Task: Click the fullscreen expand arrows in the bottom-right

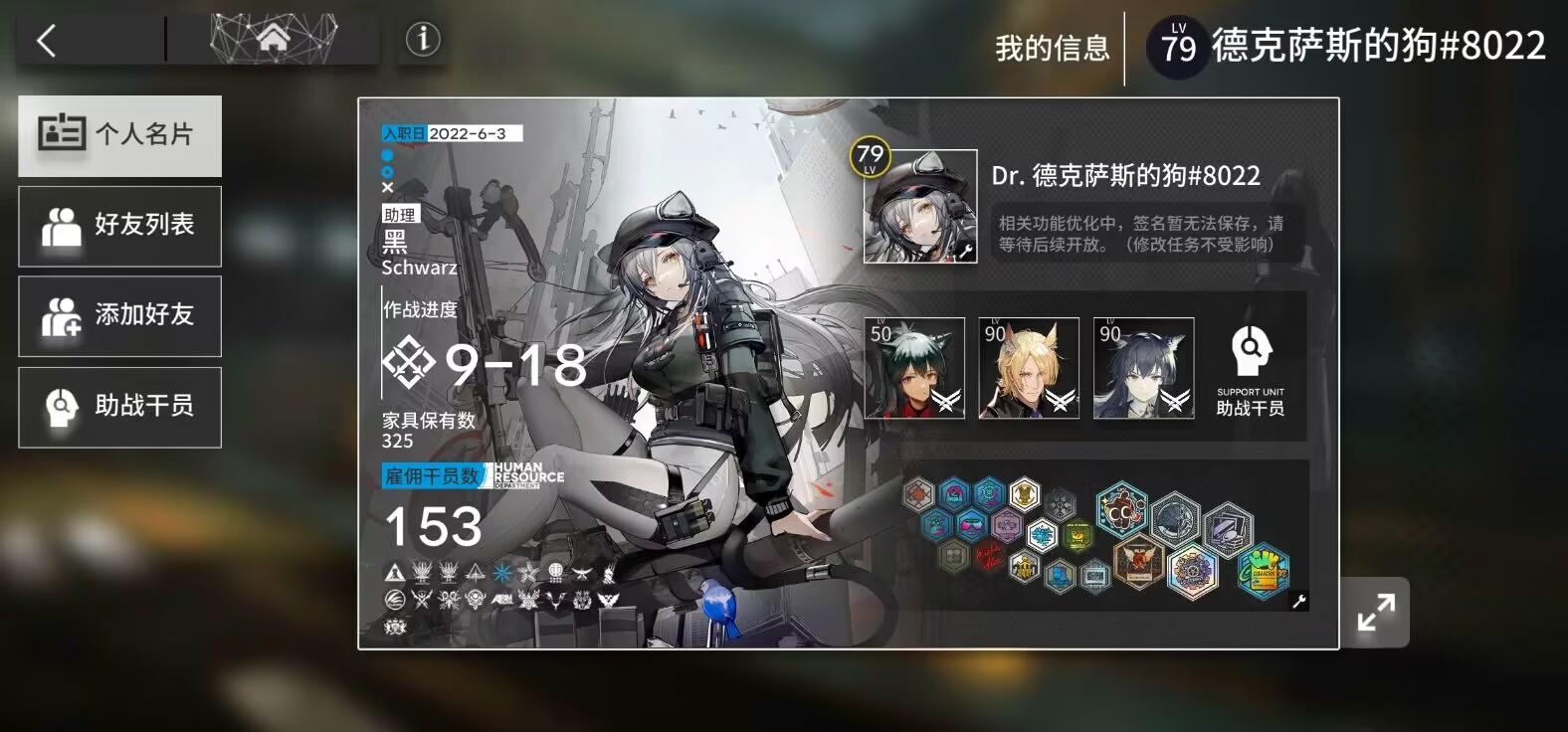Action: click(1376, 612)
